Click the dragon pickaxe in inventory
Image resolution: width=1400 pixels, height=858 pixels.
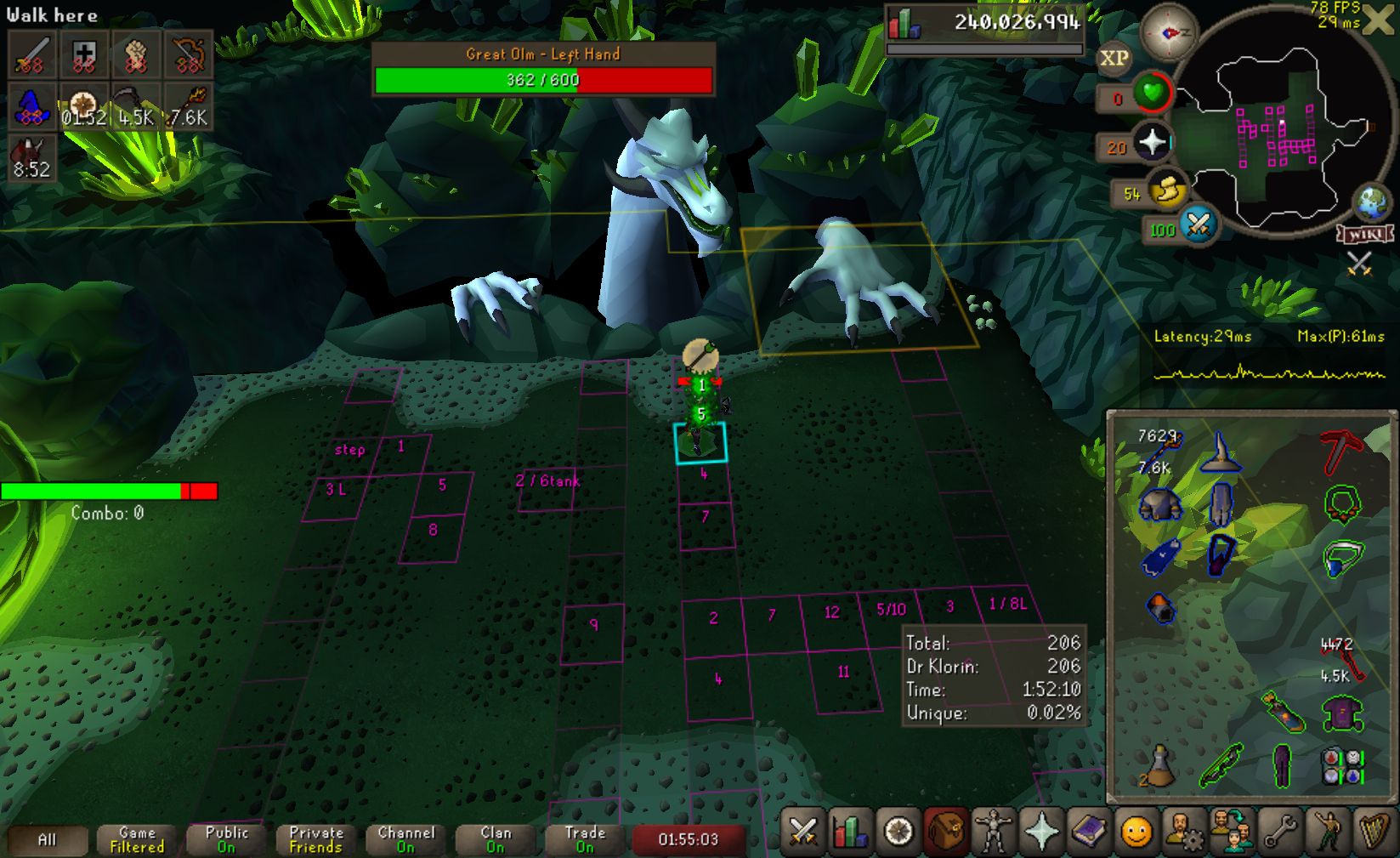(x=1341, y=451)
